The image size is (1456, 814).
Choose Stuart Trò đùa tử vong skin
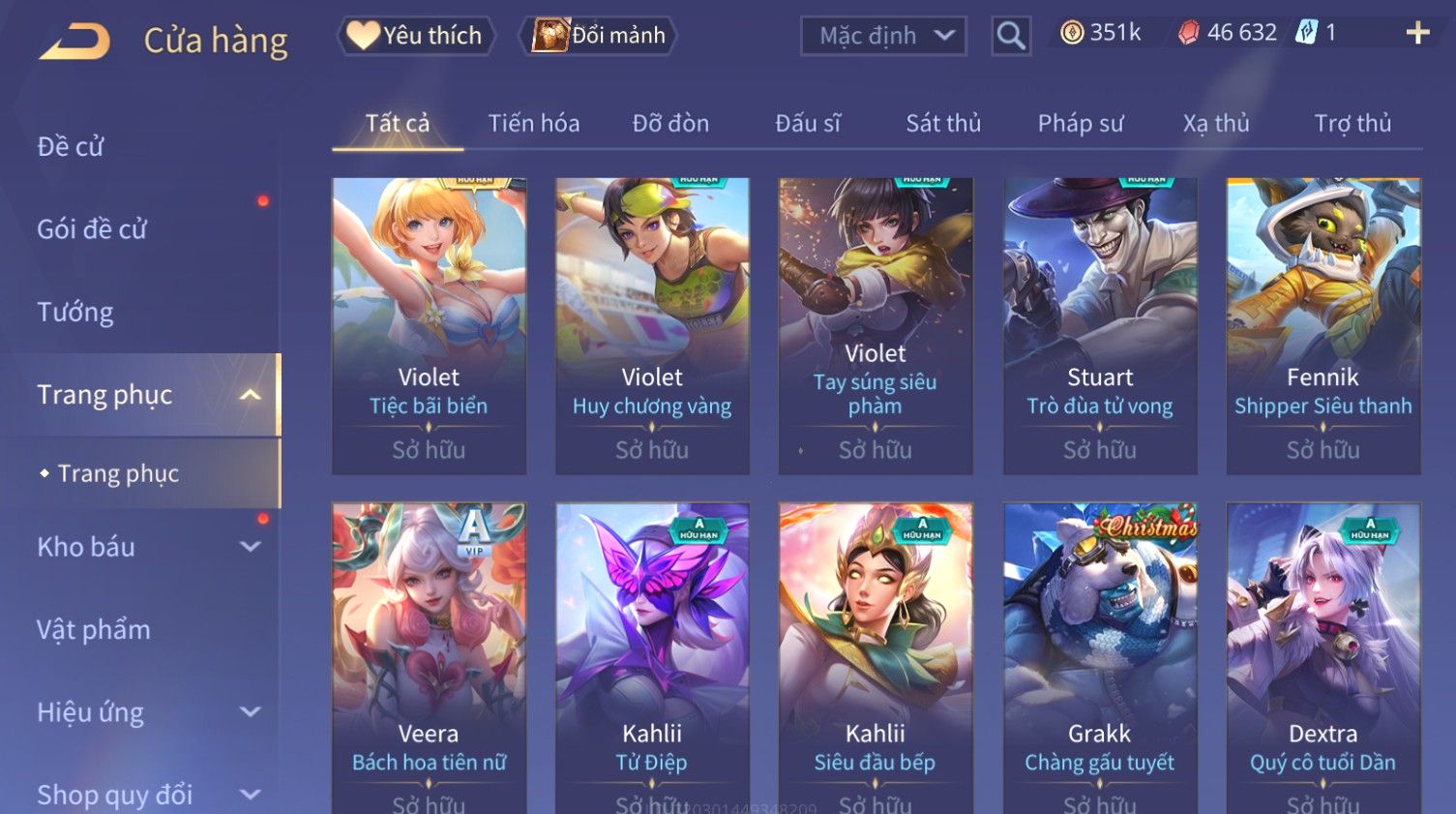pos(1100,325)
